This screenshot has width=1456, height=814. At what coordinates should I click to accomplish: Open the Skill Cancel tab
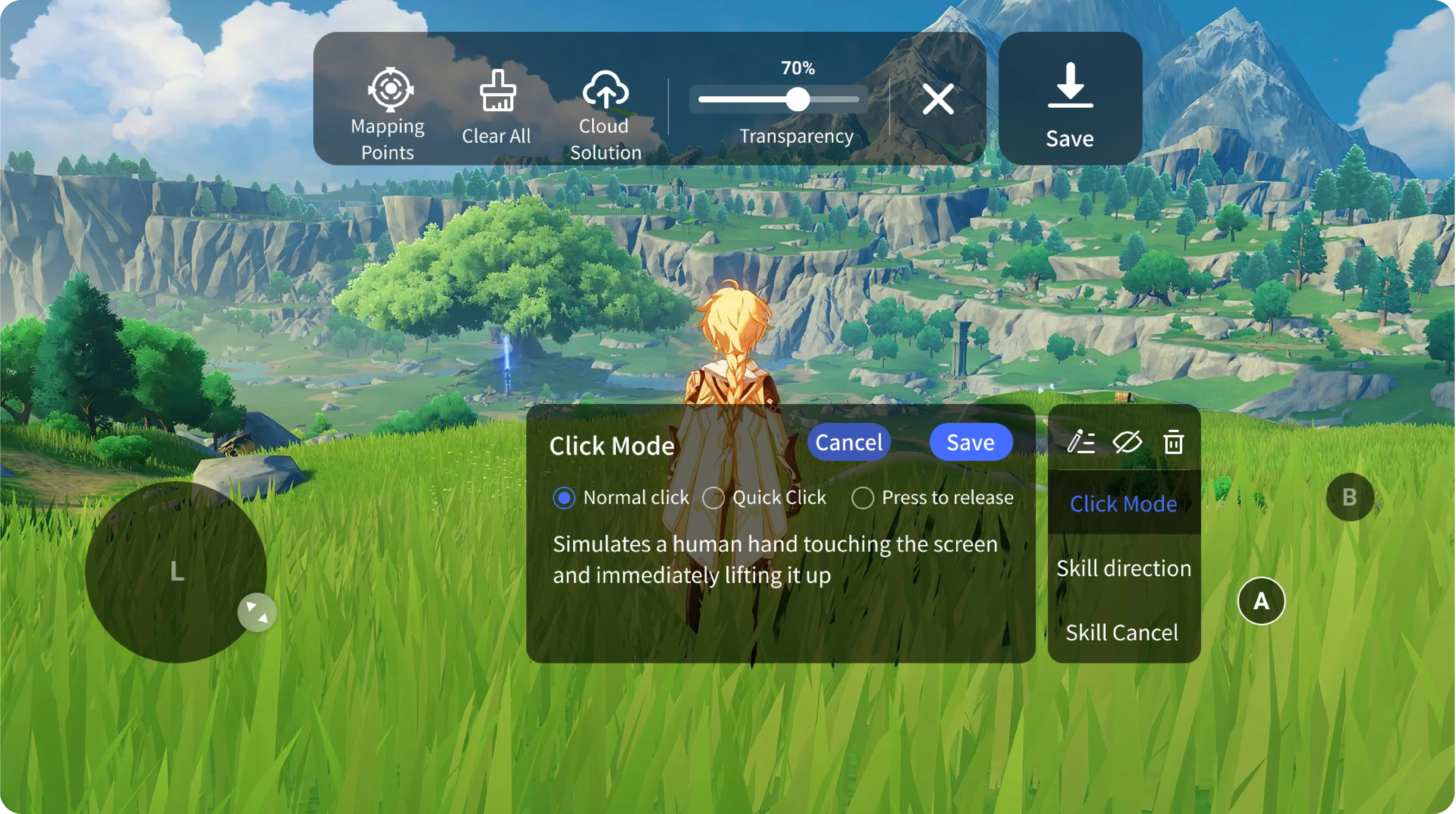(x=1122, y=633)
